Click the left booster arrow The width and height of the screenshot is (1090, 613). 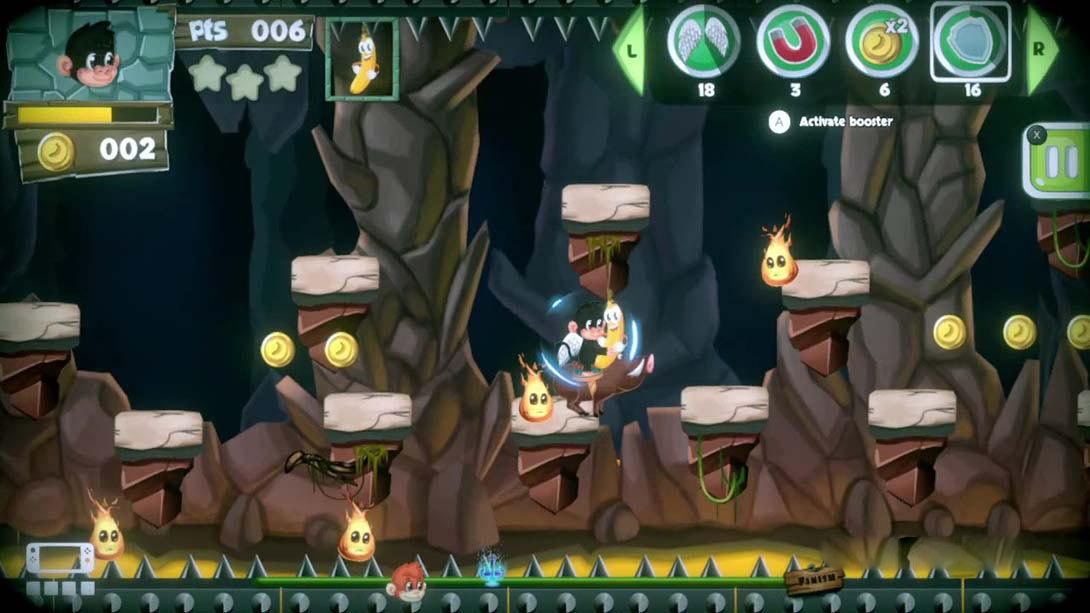pyautogui.click(x=628, y=48)
